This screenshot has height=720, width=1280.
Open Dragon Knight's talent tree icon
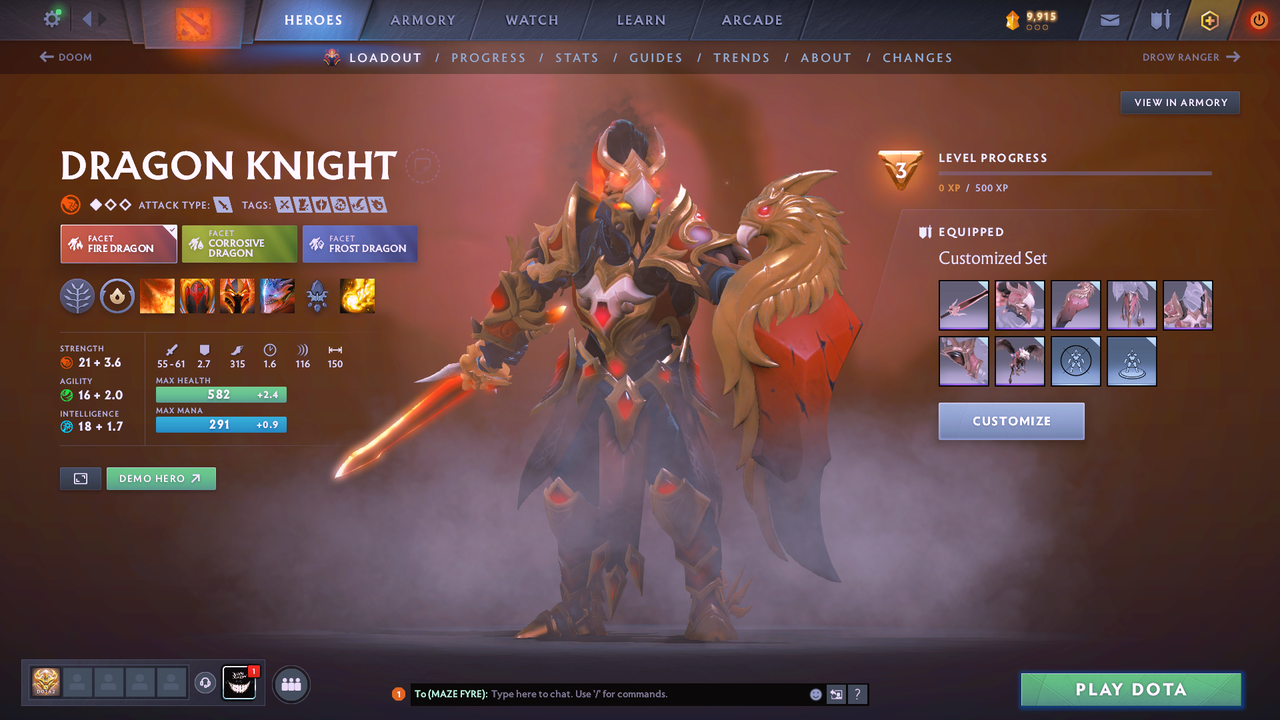click(x=77, y=295)
